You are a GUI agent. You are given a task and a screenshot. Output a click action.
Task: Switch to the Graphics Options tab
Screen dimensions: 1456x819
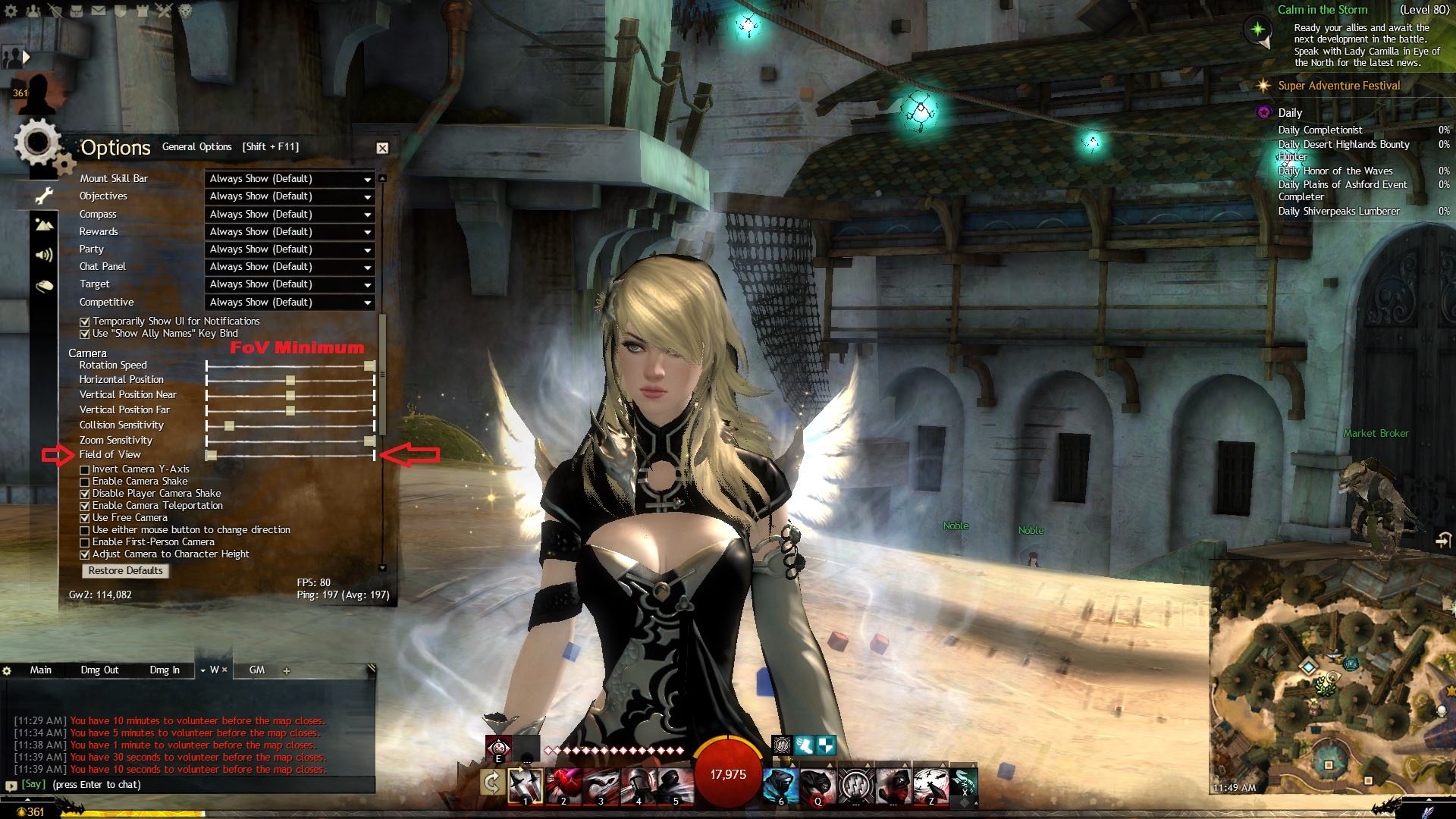pos(44,225)
